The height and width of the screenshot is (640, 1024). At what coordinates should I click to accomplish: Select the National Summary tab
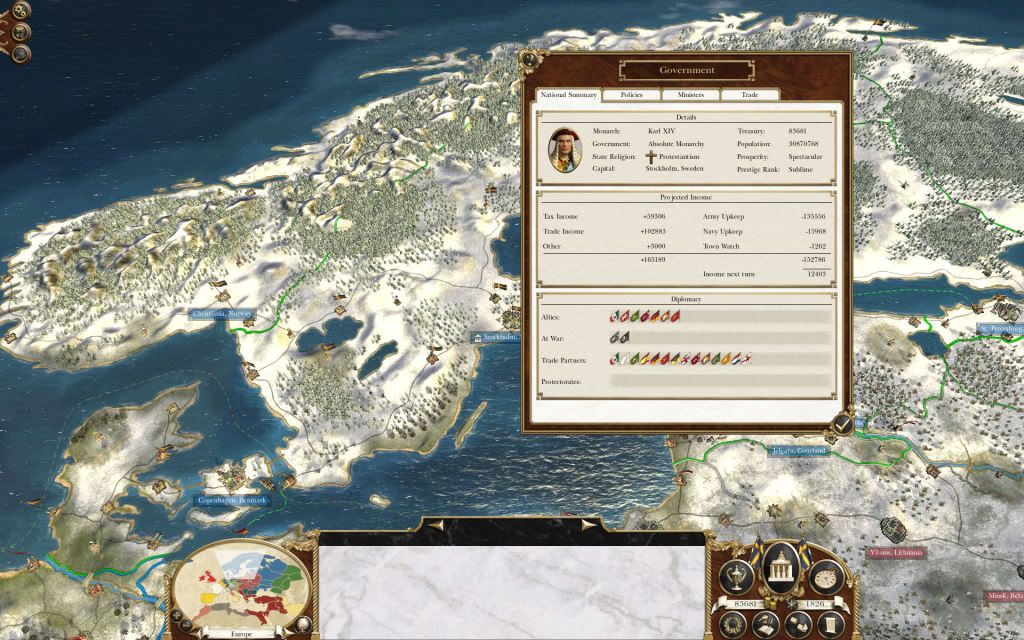point(568,95)
